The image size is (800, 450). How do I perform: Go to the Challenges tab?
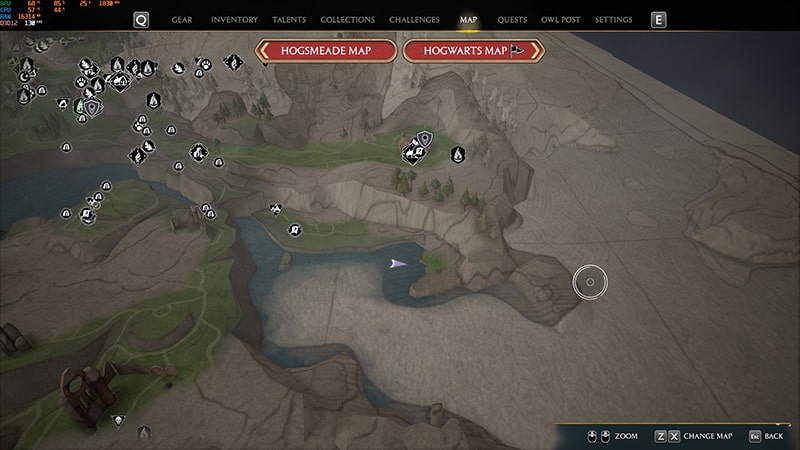413,20
